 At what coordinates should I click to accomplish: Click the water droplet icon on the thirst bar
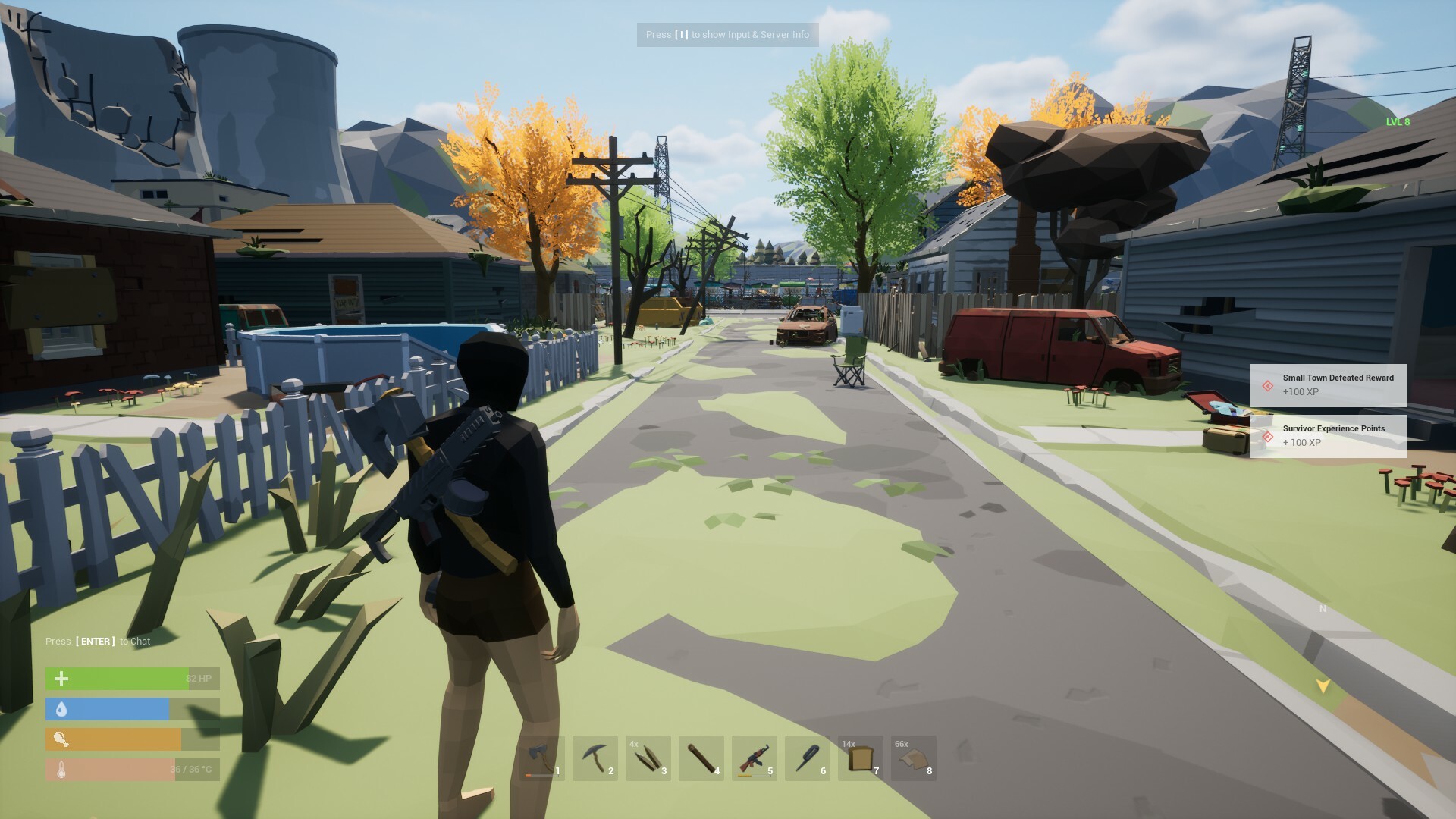[61, 708]
